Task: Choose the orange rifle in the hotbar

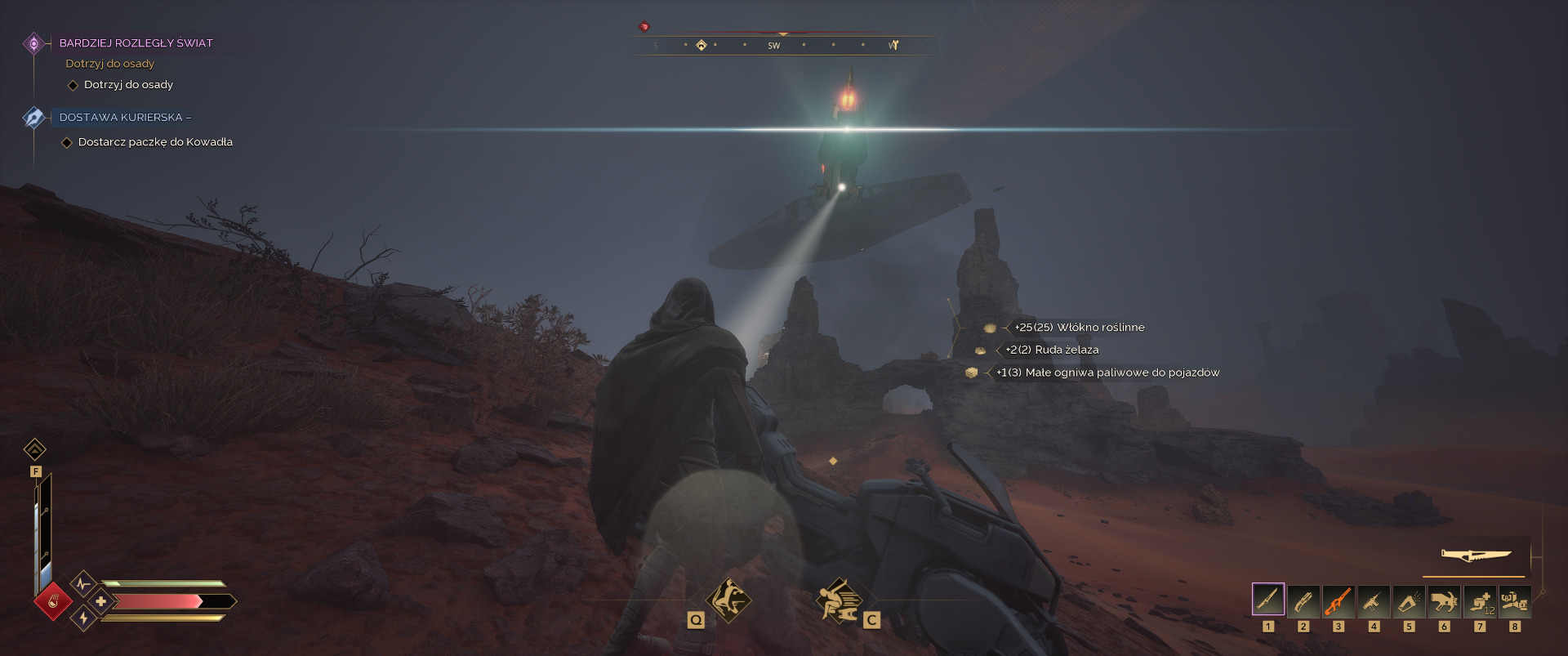Action: point(1338,601)
